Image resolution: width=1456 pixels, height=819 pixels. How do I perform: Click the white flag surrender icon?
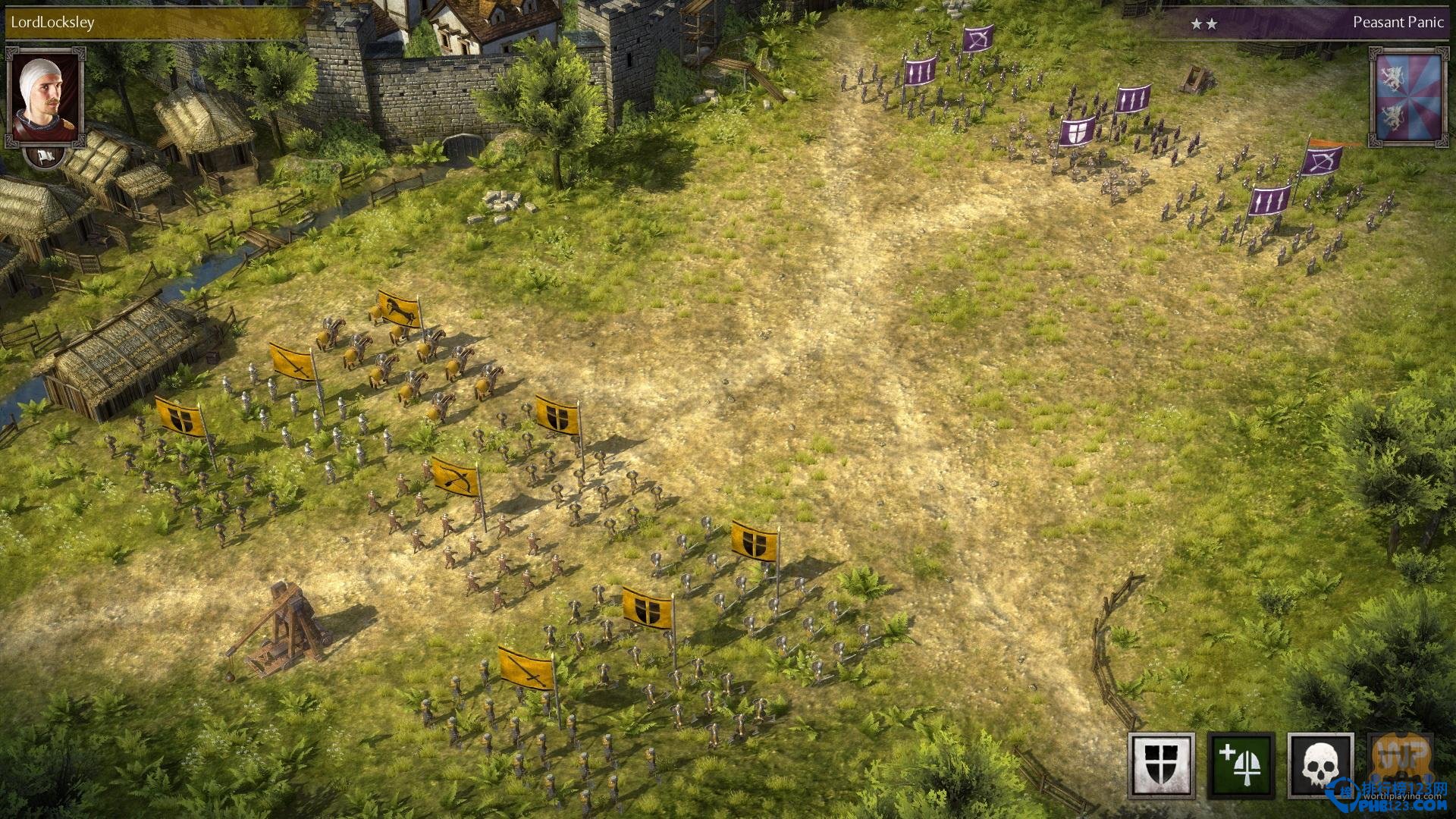(45, 156)
